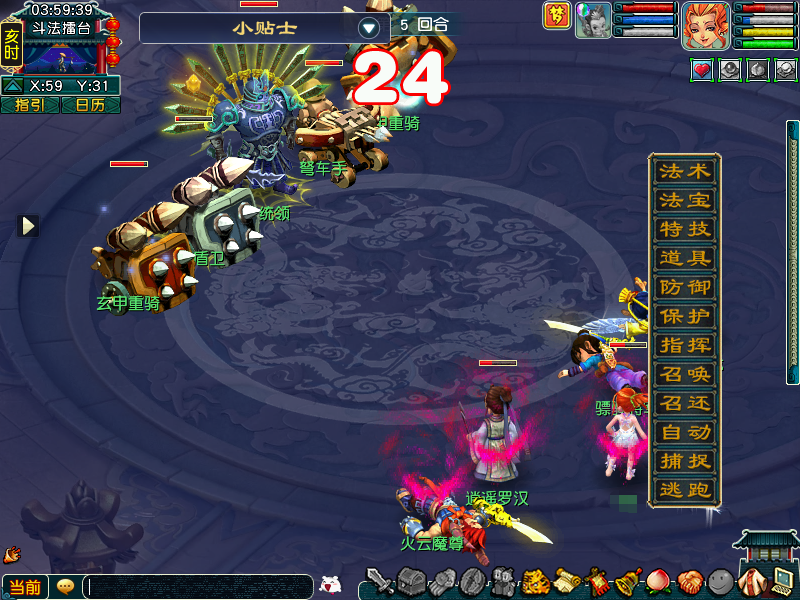Open 道具 (Items) in battle menu
Image resolution: width=800 pixels, height=600 pixels.
pos(685,259)
